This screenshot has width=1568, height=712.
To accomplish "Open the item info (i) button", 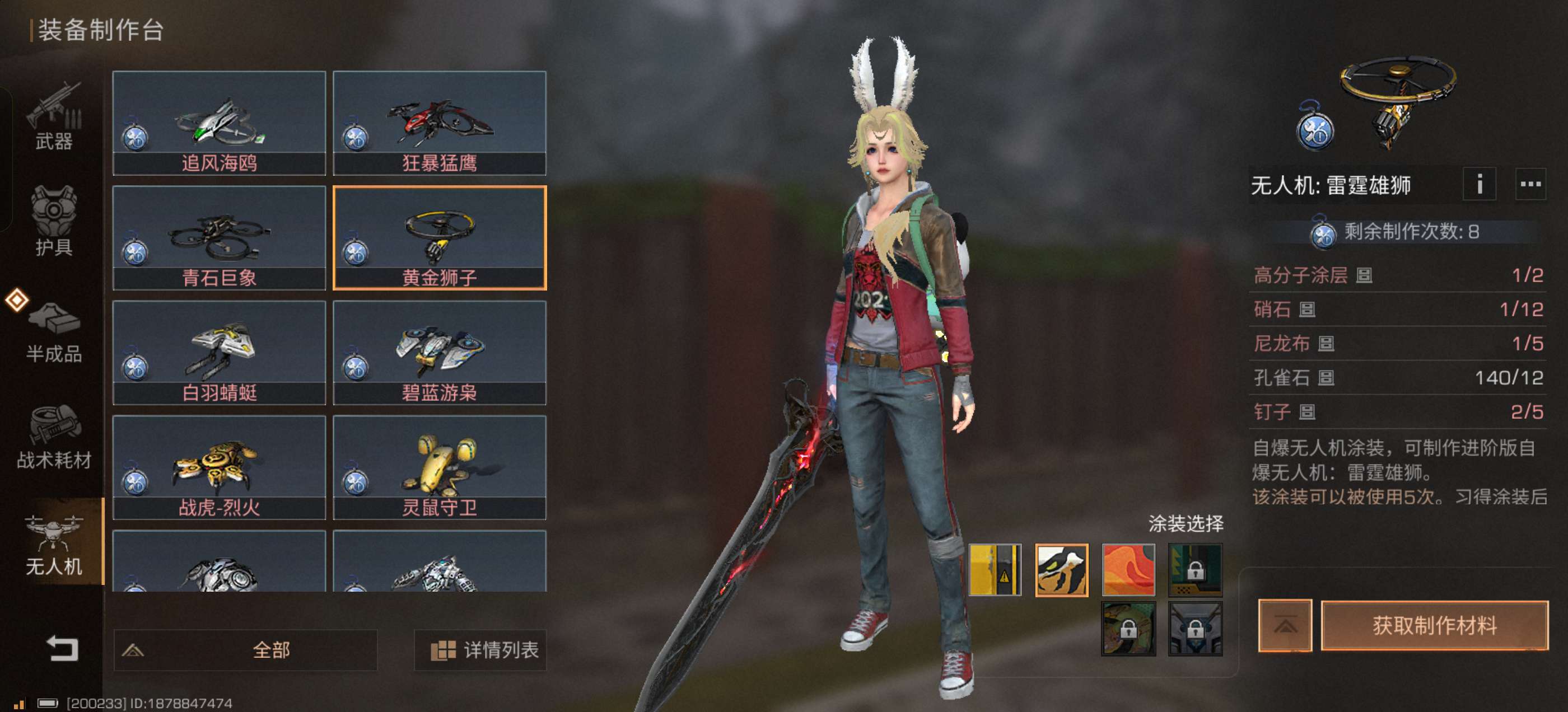I will [x=1479, y=184].
